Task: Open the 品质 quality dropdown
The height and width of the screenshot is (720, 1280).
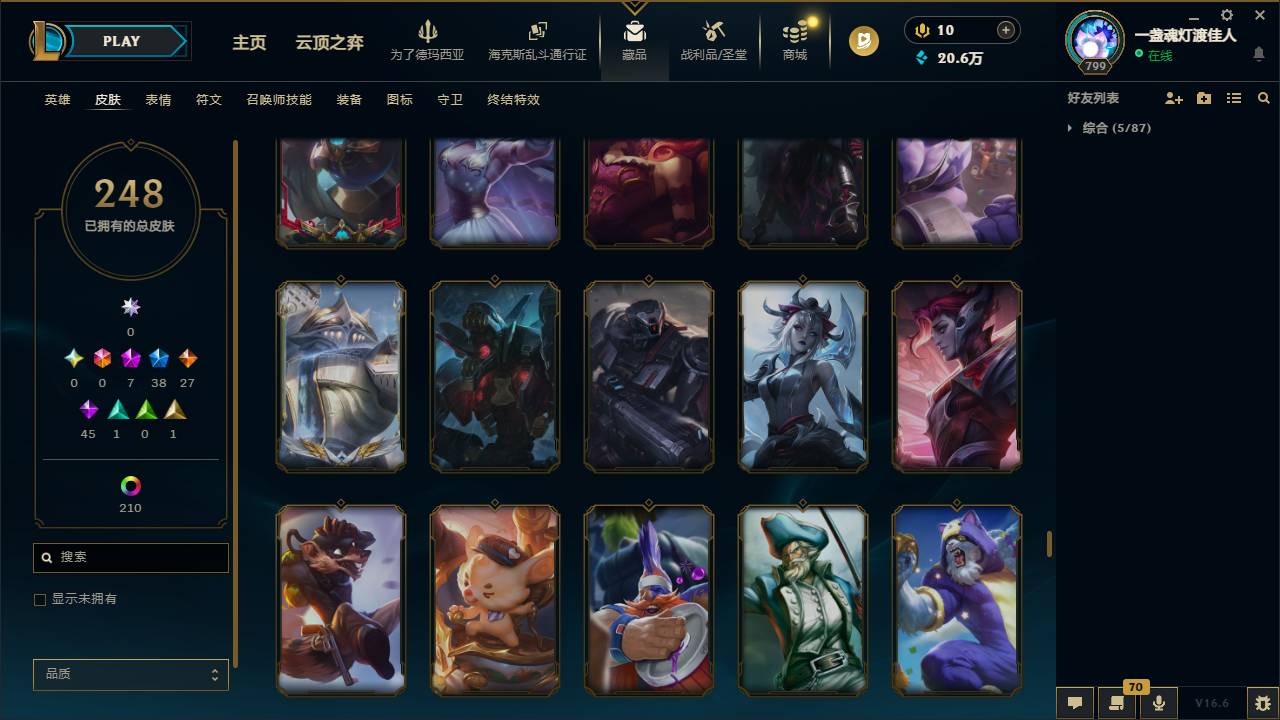Action: point(130,674)
